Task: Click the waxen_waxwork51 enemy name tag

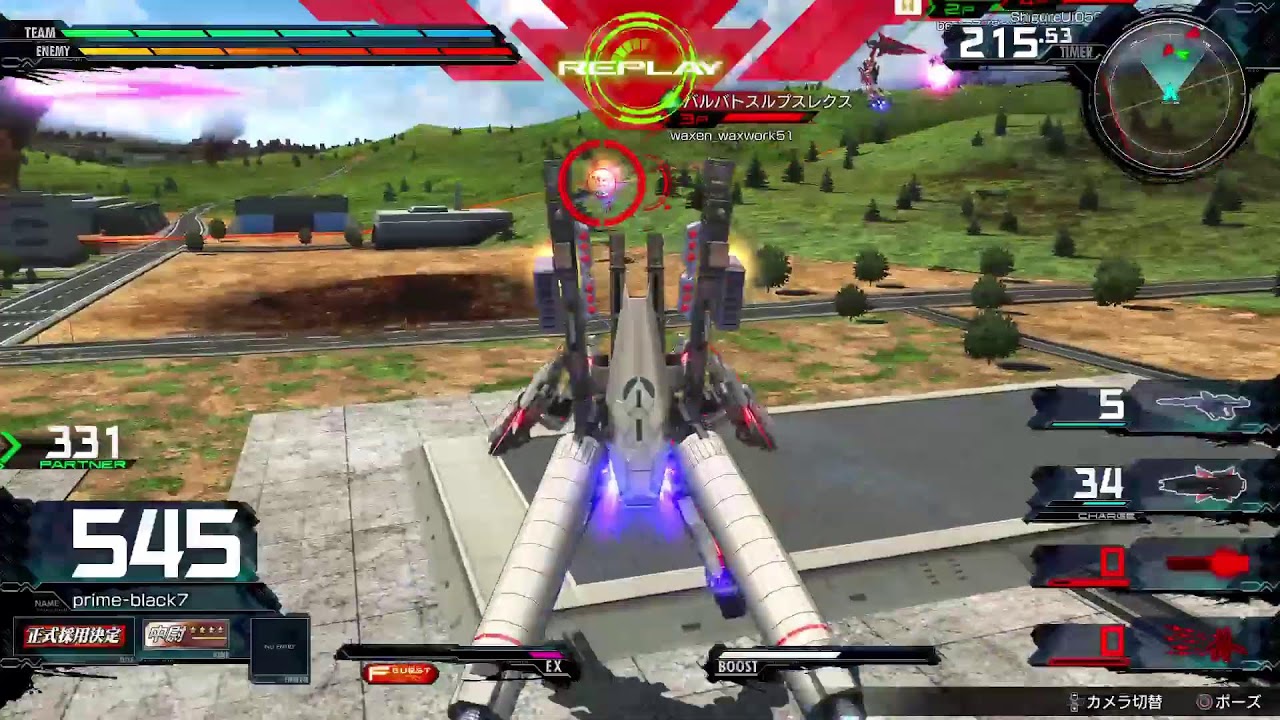Action: (x=730, y=136)
